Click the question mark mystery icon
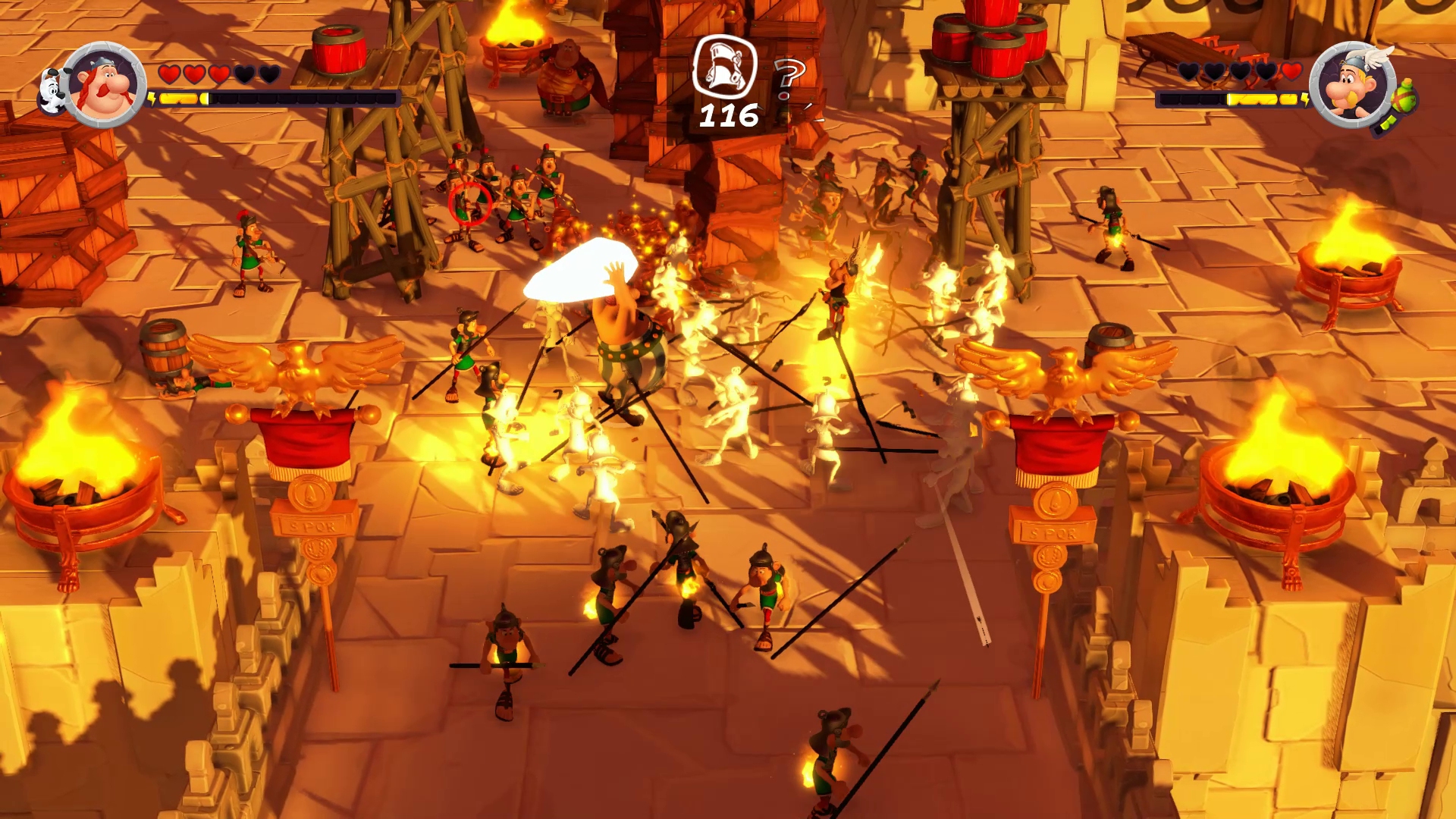Screen dimensions: 1456x819 [x=789, y=79]
